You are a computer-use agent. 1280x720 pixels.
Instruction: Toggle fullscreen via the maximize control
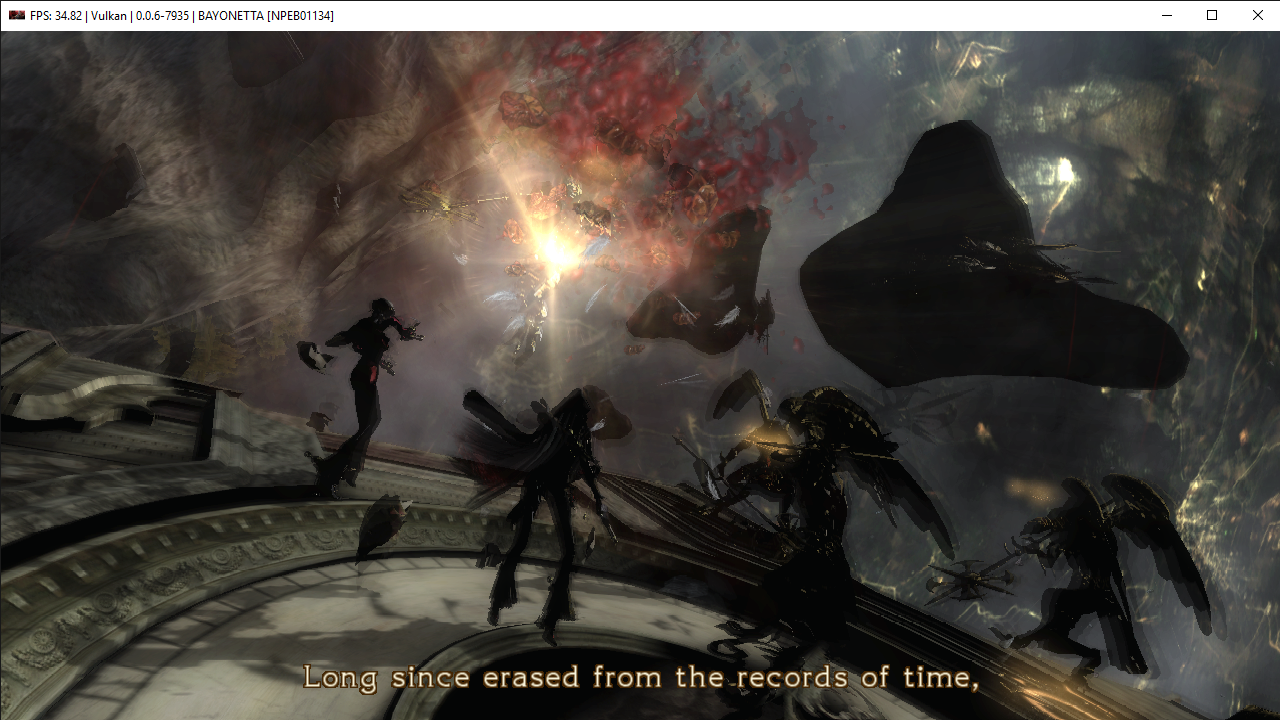coord(1210,15)
